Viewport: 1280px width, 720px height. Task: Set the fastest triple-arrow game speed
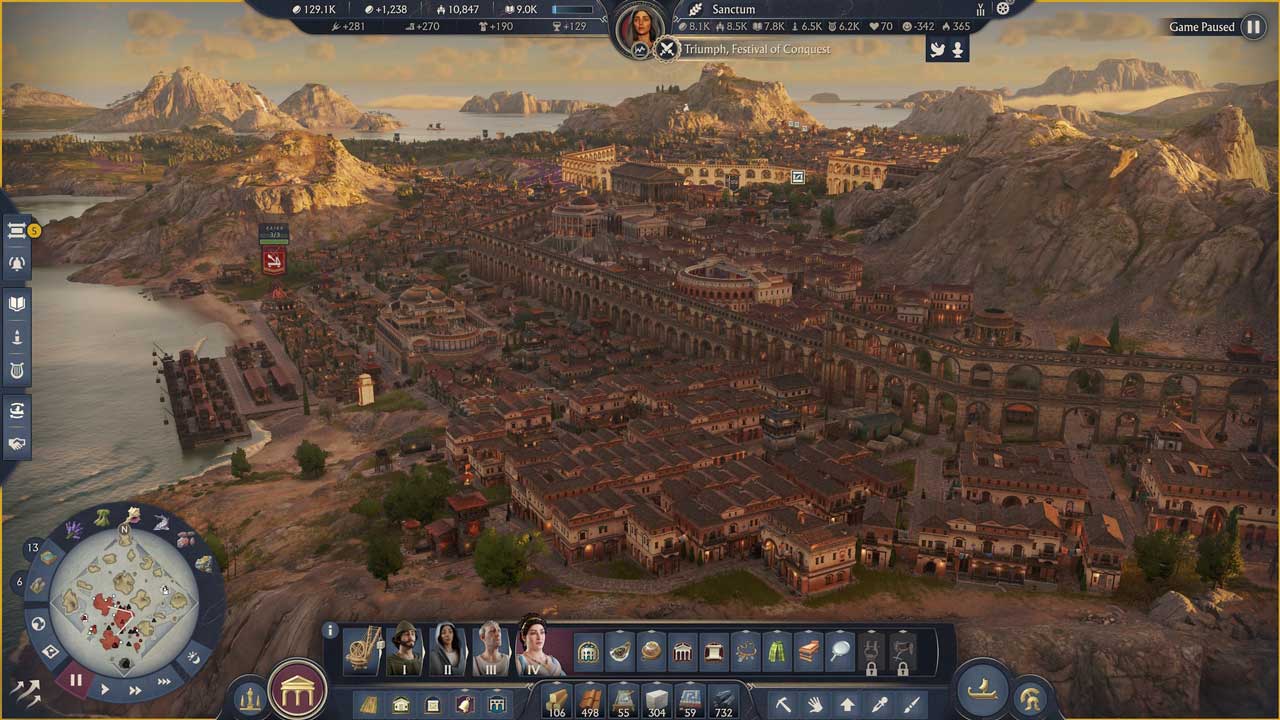click(164, 682)
